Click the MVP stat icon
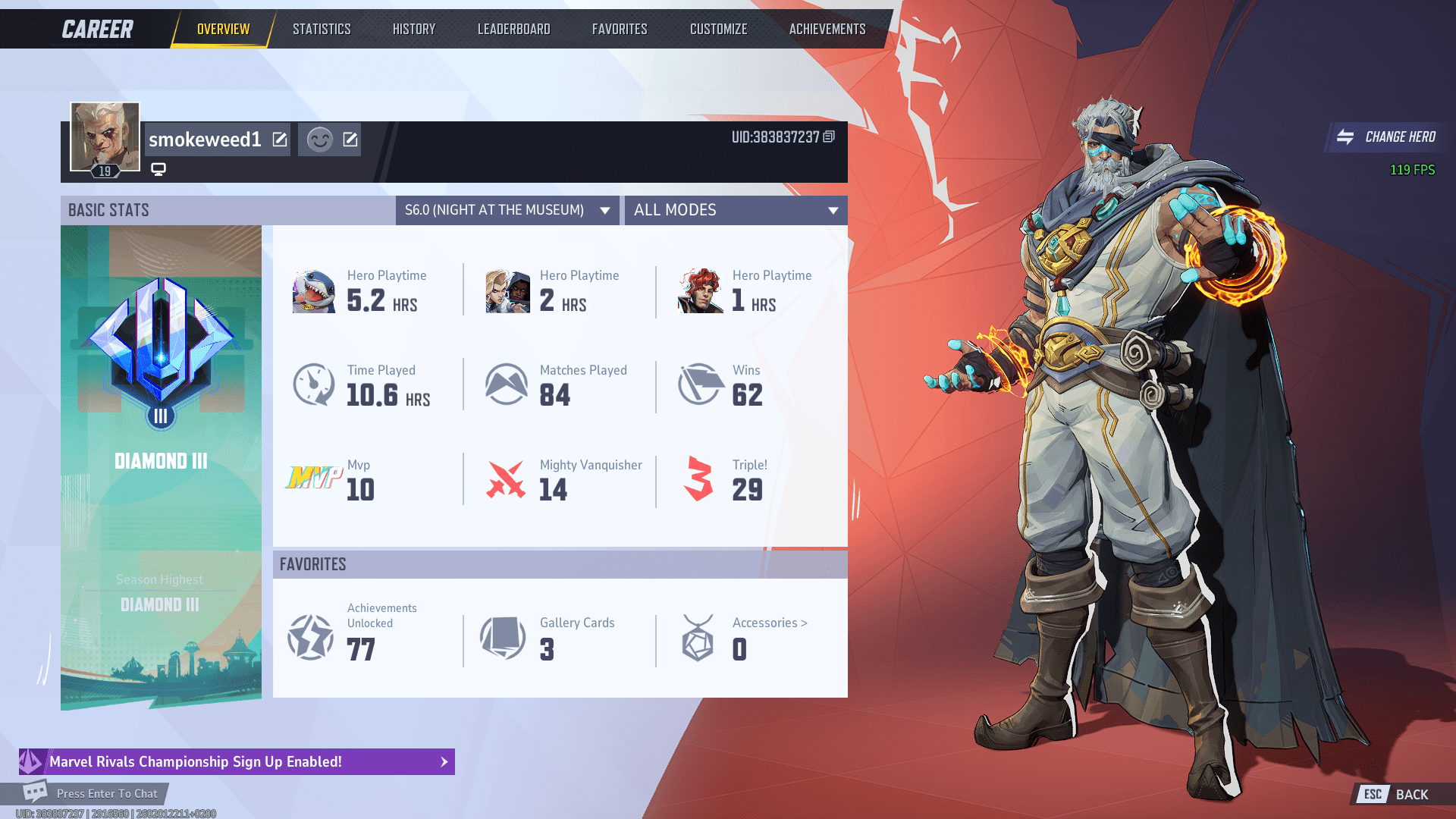Screen dimensions: 1456x819 tap(313, 479)
